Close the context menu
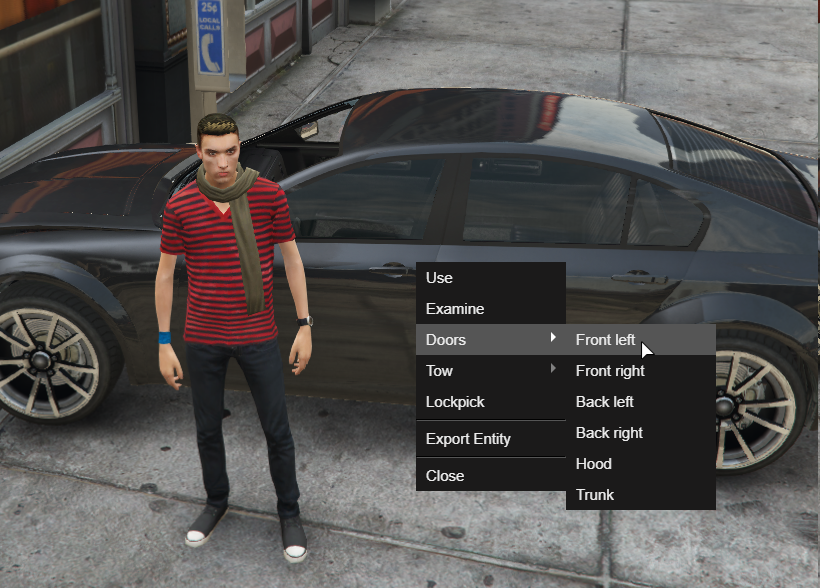The height and width of the screenshot is (588, 820). coord(445,476)
